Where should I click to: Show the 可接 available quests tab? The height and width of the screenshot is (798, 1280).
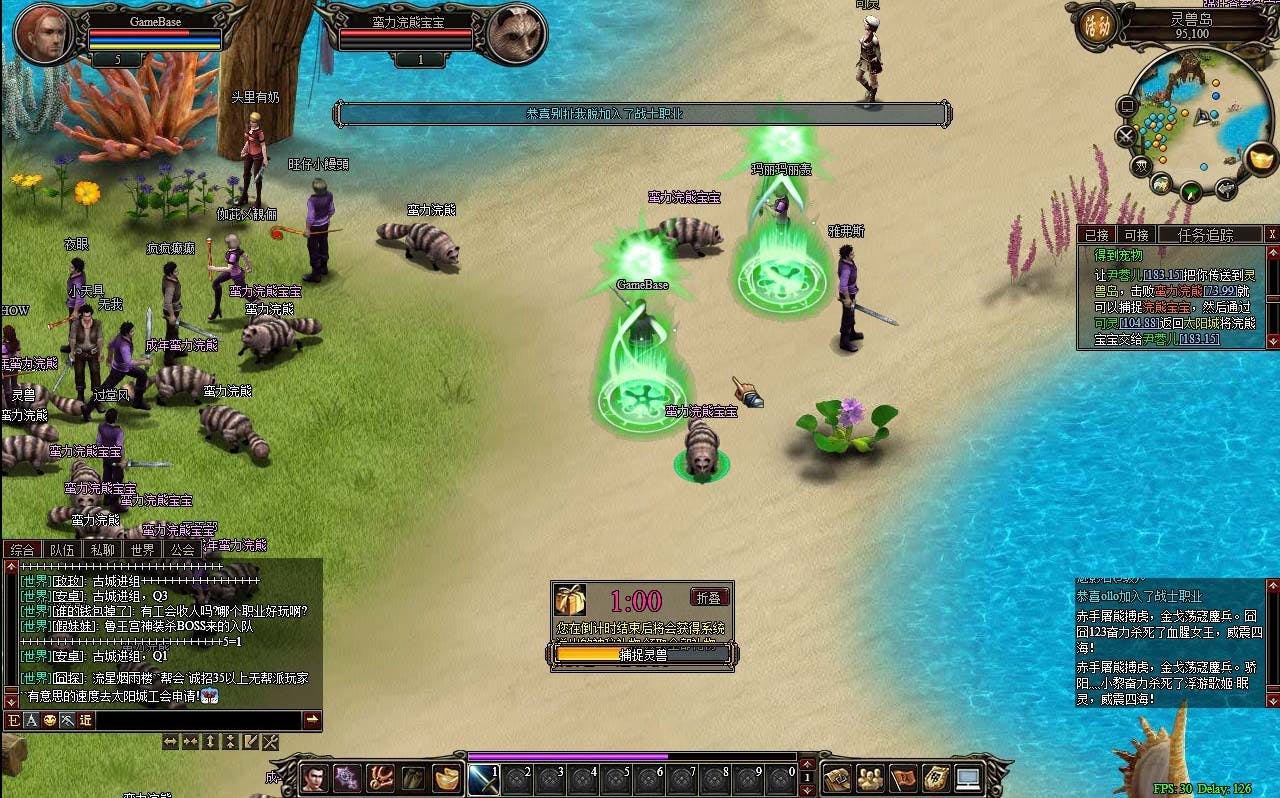coord(1136,235)
